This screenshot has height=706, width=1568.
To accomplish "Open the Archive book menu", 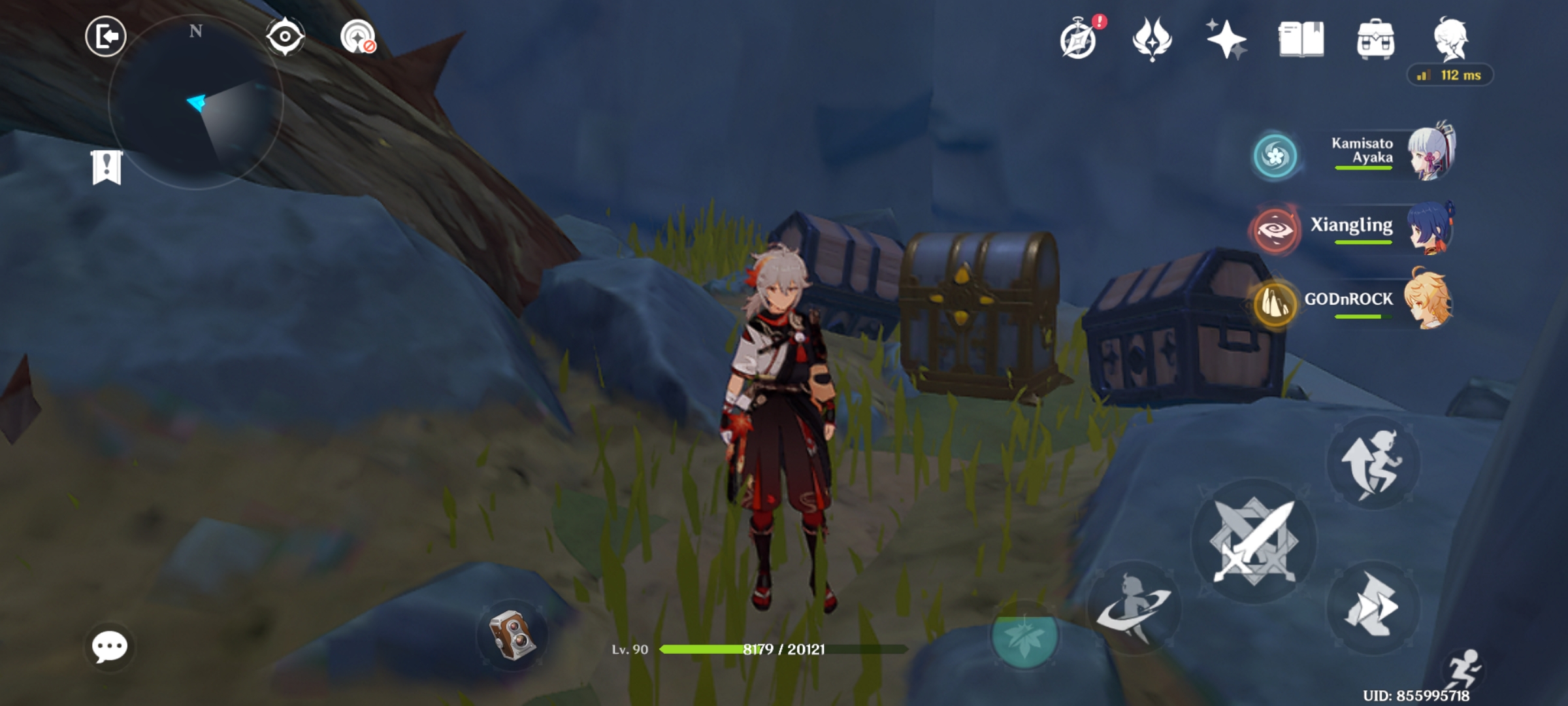I will pos(1301,41).
